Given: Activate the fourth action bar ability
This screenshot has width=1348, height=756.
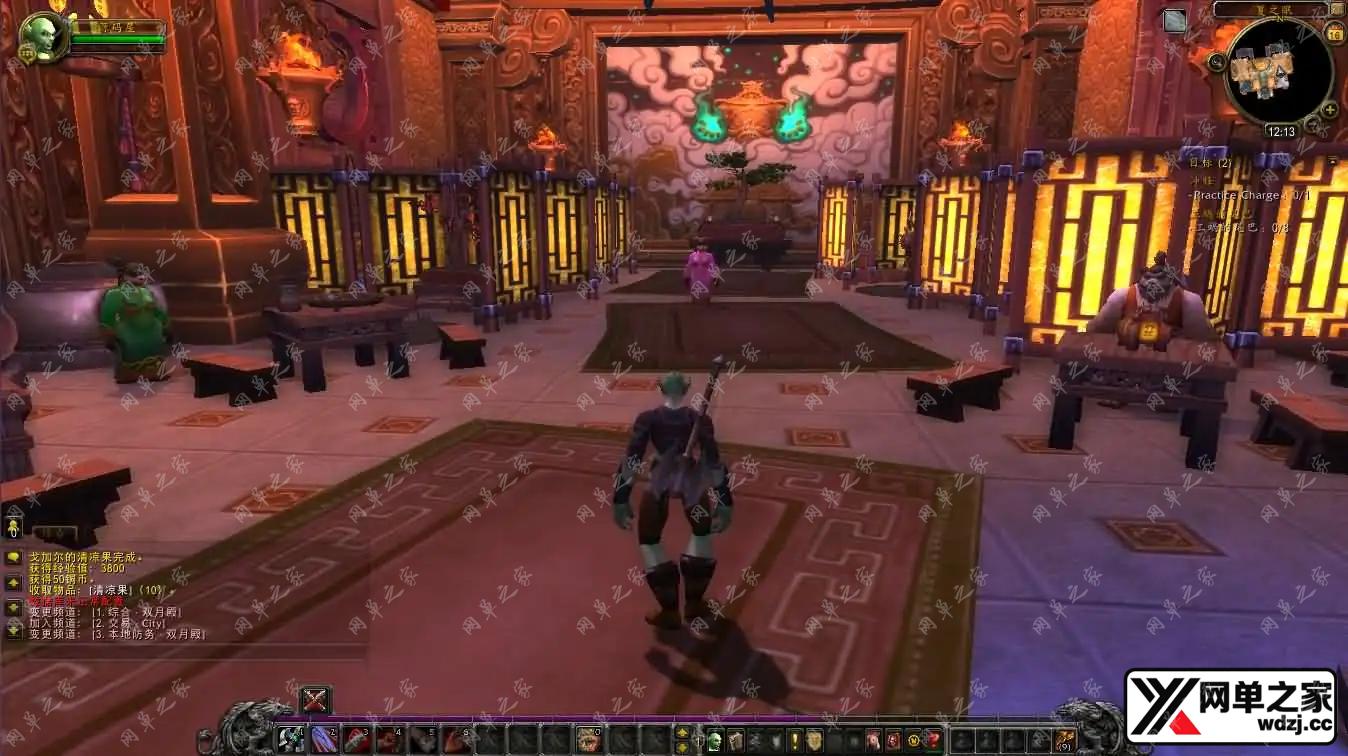Looking at the screenshot, I should (x=390, y=740).
